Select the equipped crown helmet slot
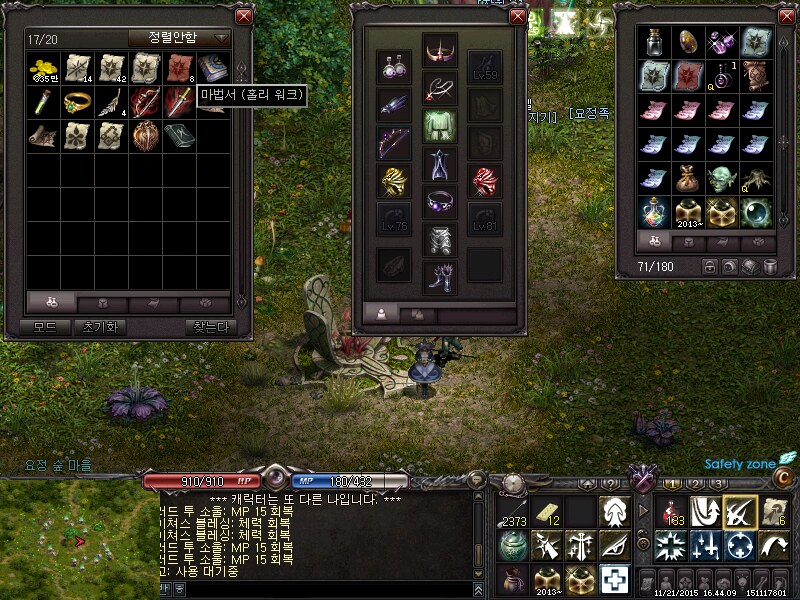The width and height of the screenshot is (800, 600). coord(439,48)
